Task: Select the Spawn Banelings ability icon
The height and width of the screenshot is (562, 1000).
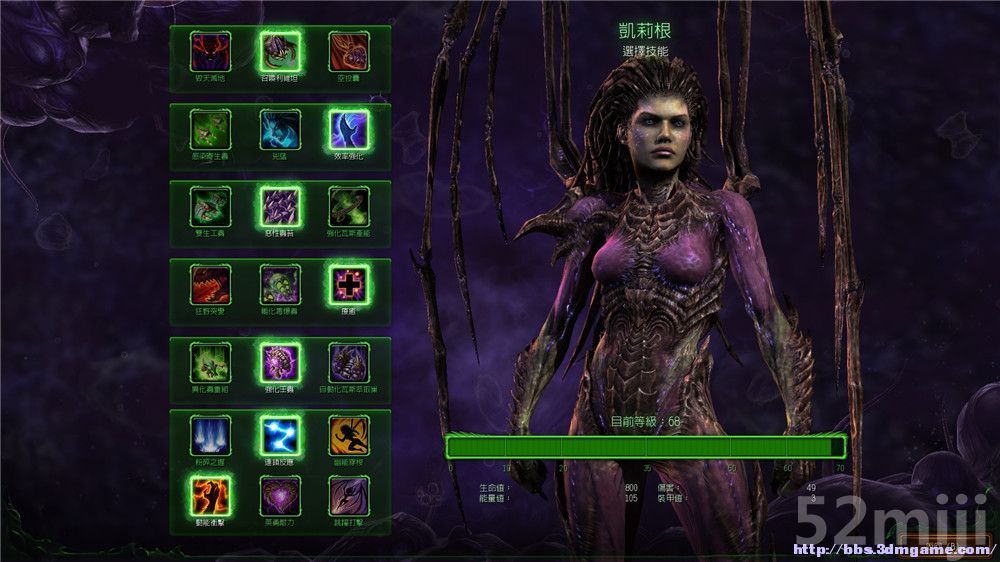Action: [280, 284]
